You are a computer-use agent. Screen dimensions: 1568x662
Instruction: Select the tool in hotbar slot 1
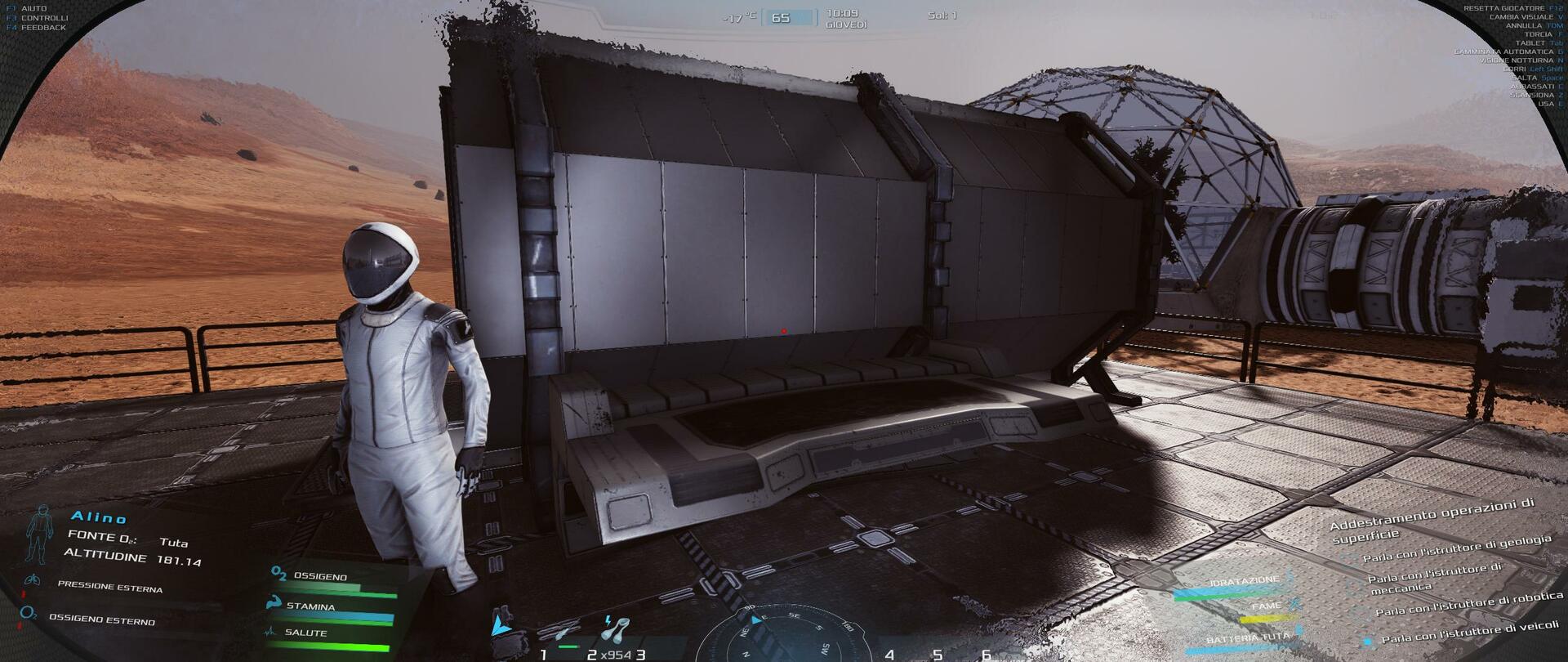[567, 633]
